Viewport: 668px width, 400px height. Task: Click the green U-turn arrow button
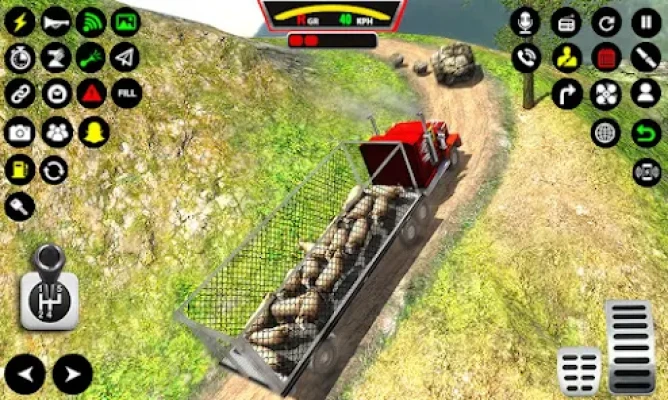pyautogui.click(x=646, y=131)
